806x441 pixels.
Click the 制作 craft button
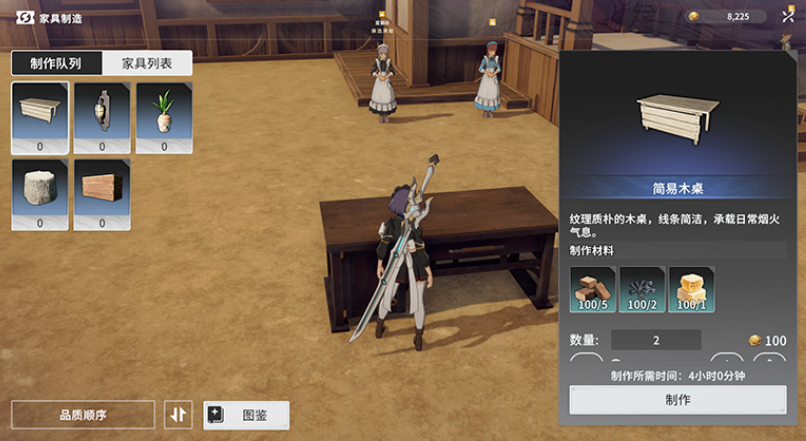click(677, 400)
